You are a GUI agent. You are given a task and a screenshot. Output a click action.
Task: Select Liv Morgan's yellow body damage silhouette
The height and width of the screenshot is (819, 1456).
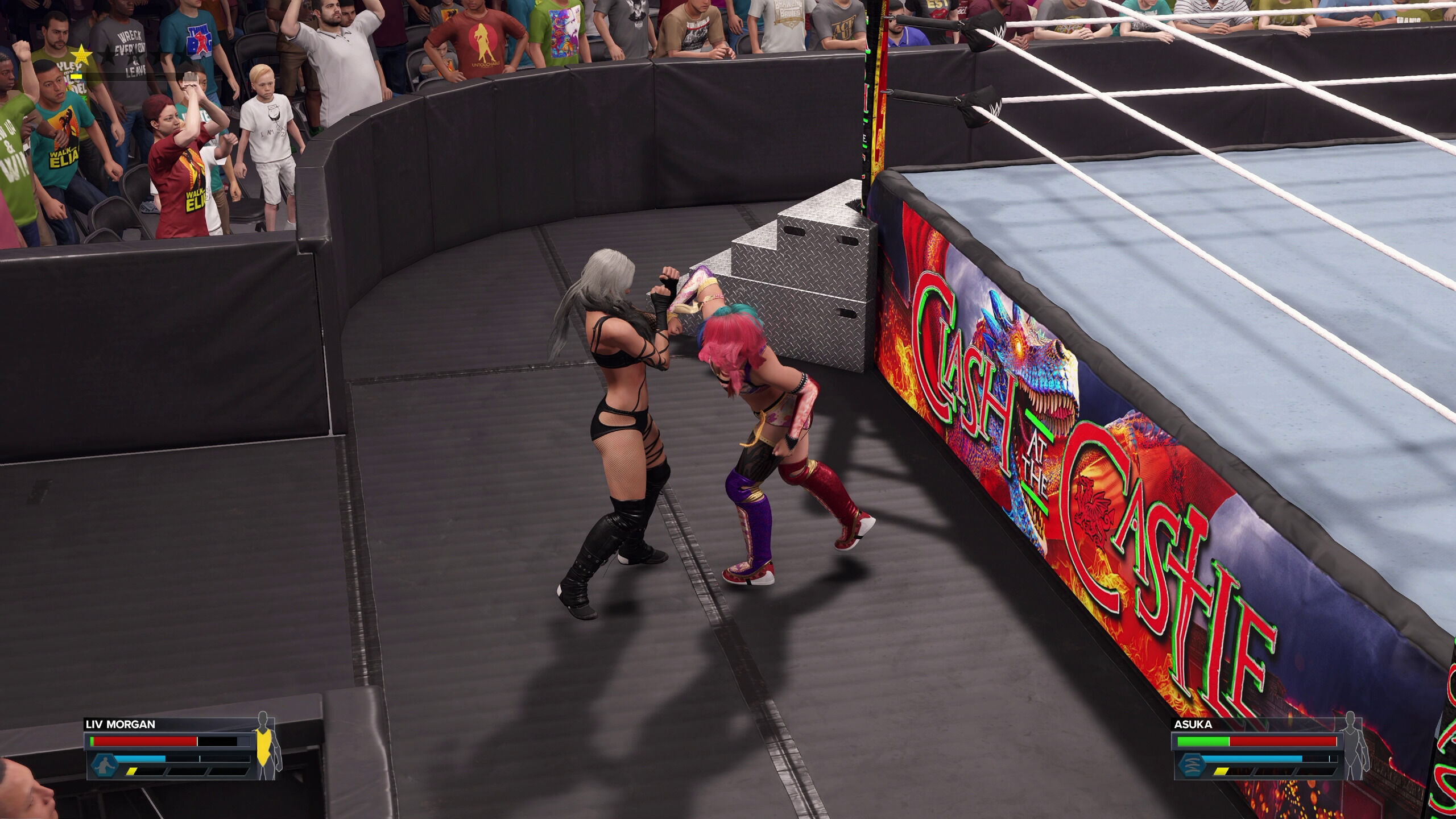coord(264,746)
